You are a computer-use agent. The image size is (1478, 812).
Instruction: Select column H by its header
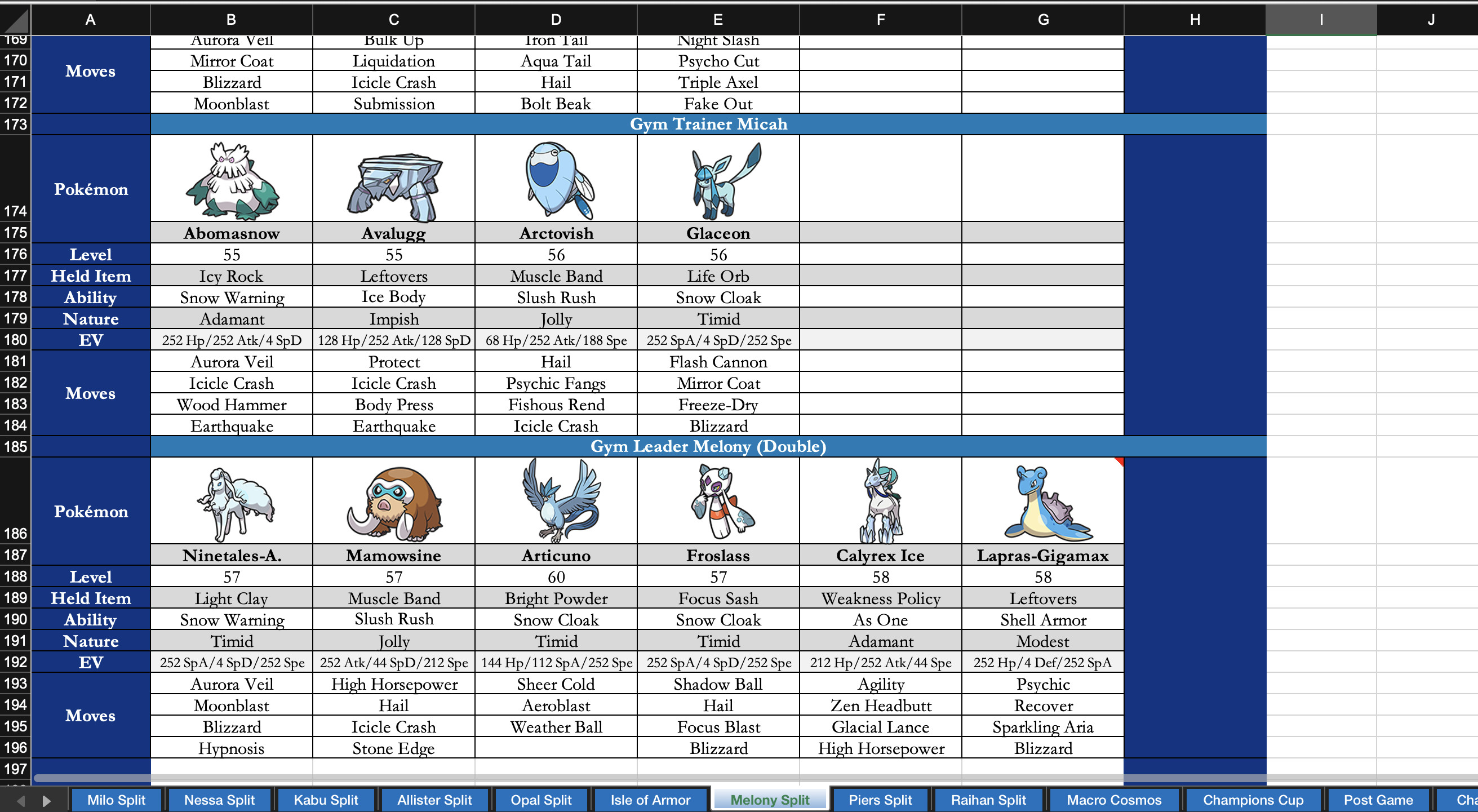(x=1195, y=19)
